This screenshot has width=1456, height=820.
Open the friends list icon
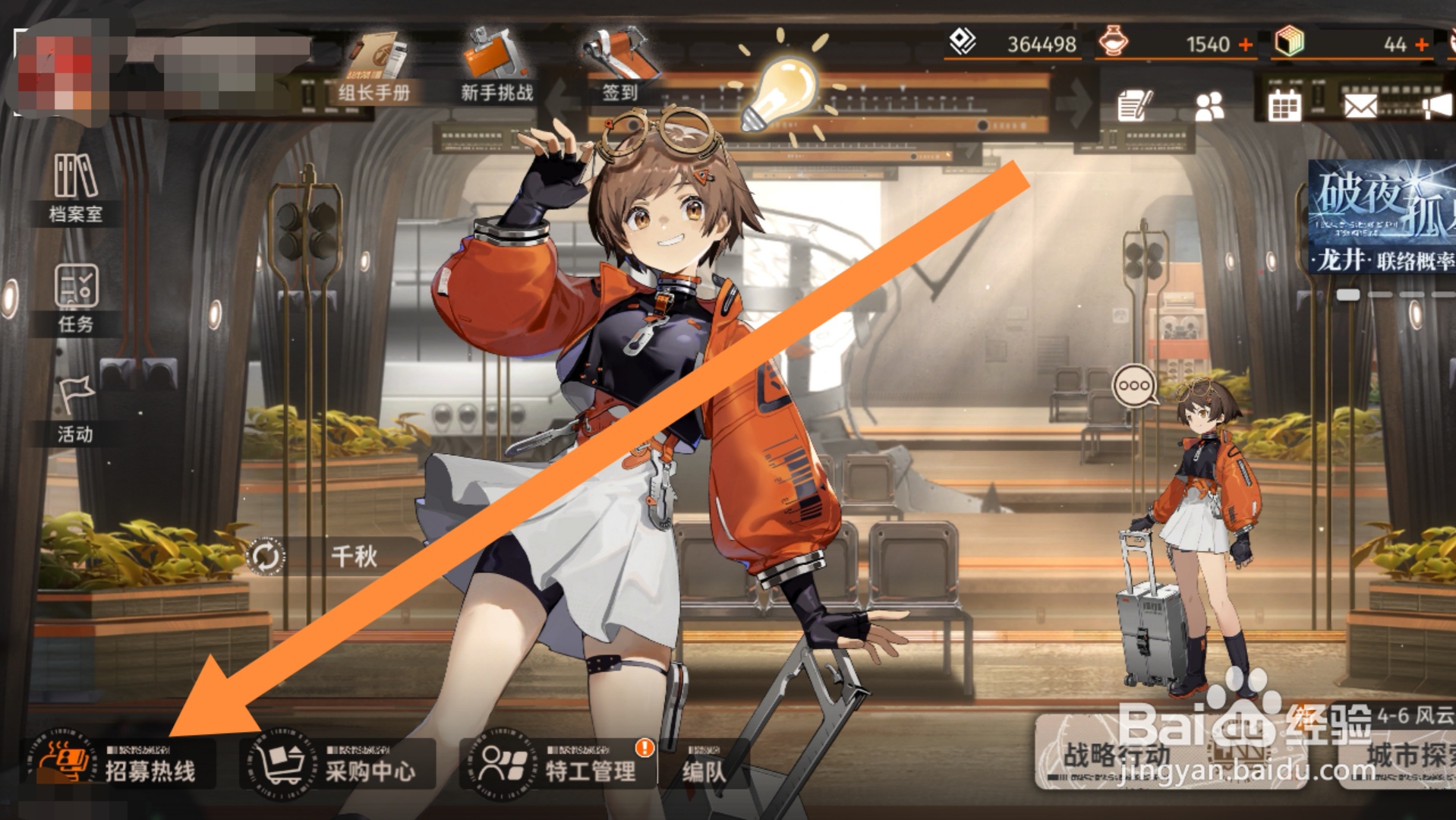point(1209,106)
